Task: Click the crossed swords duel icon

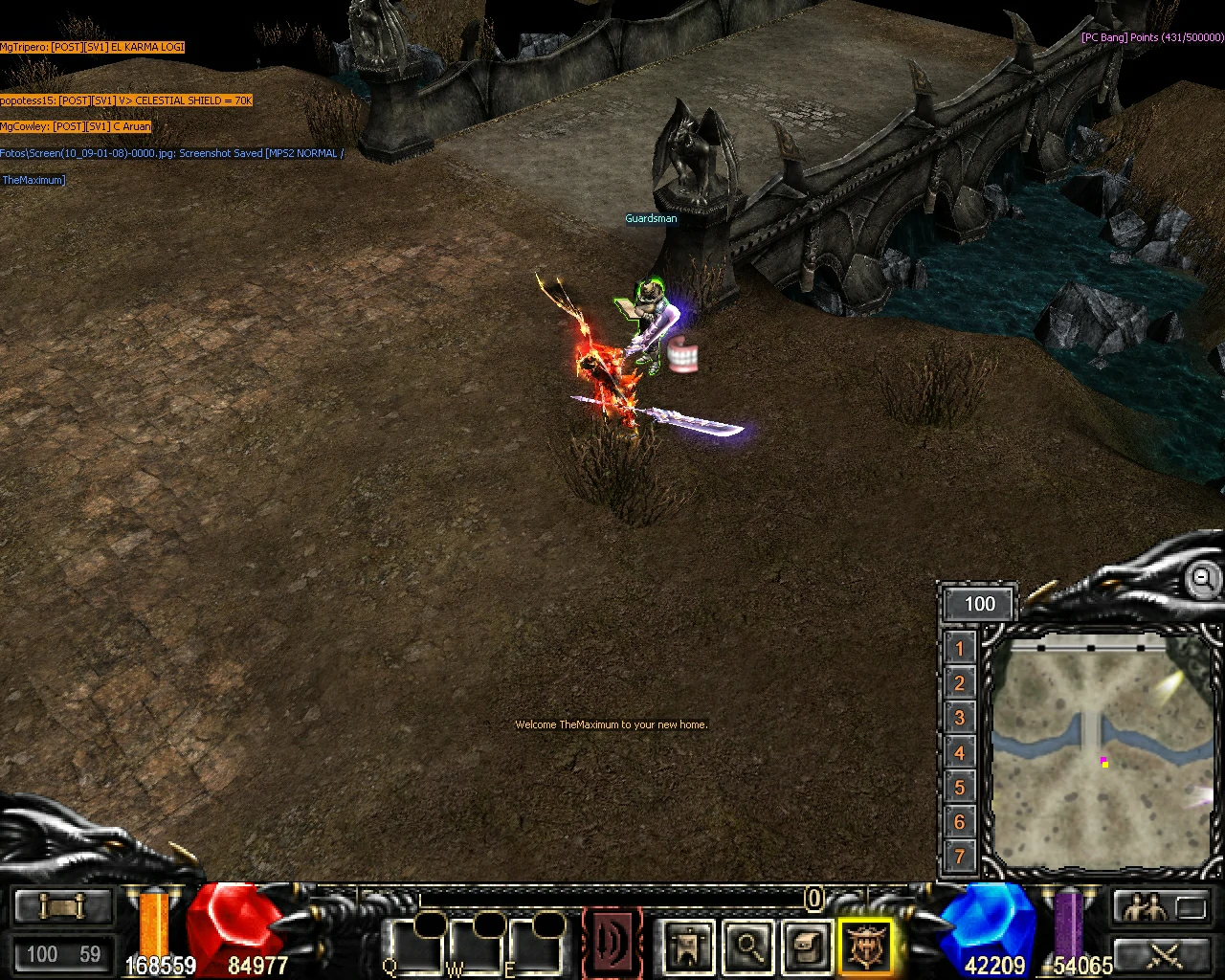Action: [1161, 955]
